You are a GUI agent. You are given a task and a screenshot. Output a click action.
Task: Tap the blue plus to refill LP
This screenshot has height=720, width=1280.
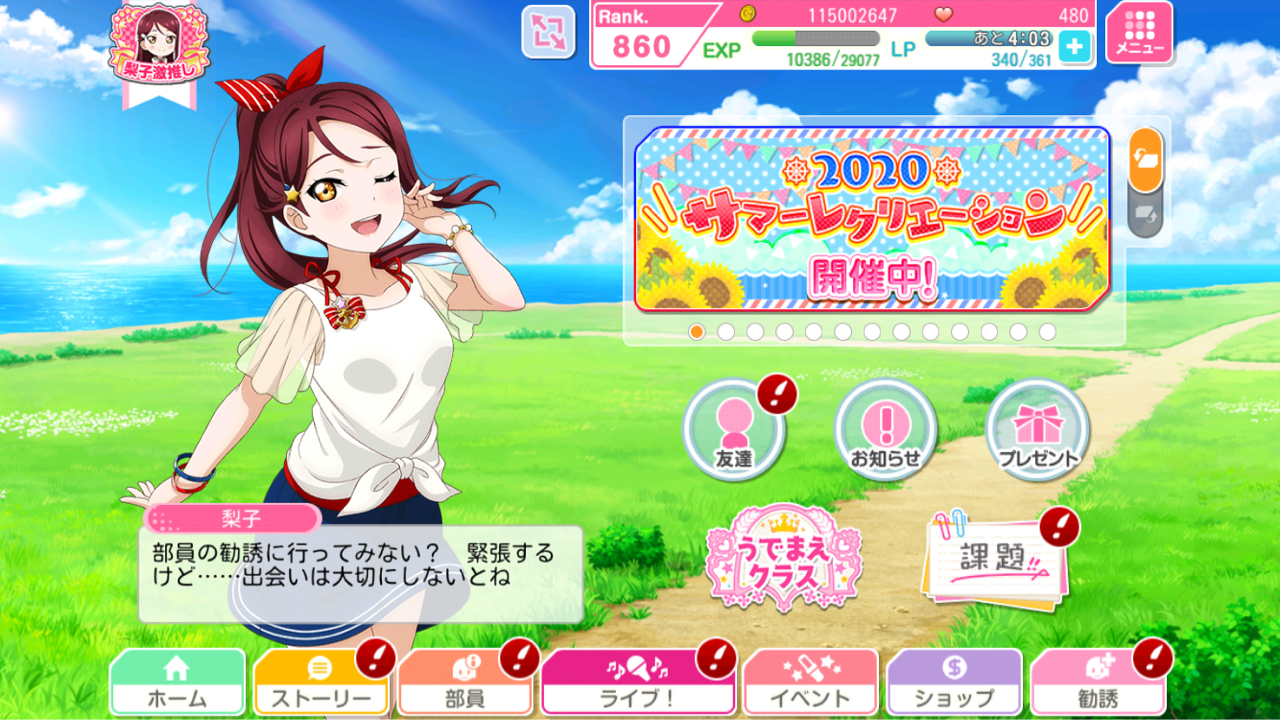tap(1076, 44)
